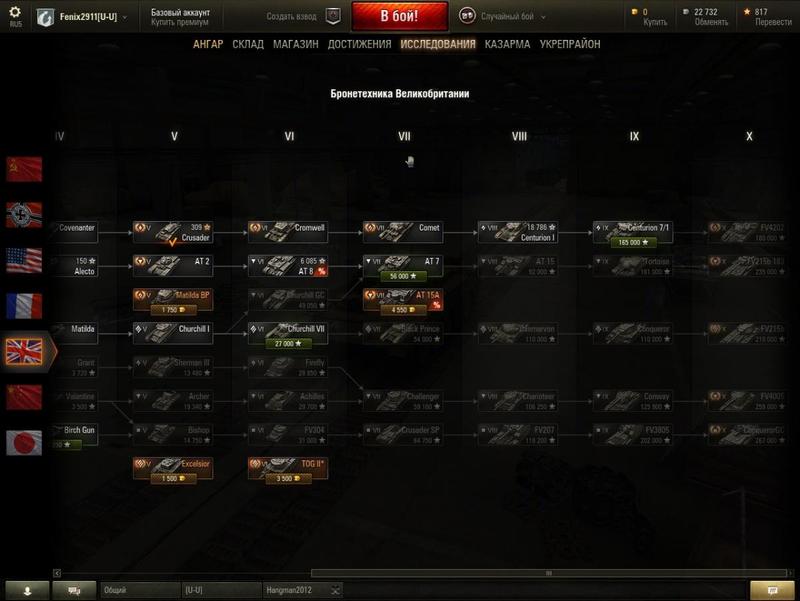Switch to the France nation flag

(x=24, y=305)
